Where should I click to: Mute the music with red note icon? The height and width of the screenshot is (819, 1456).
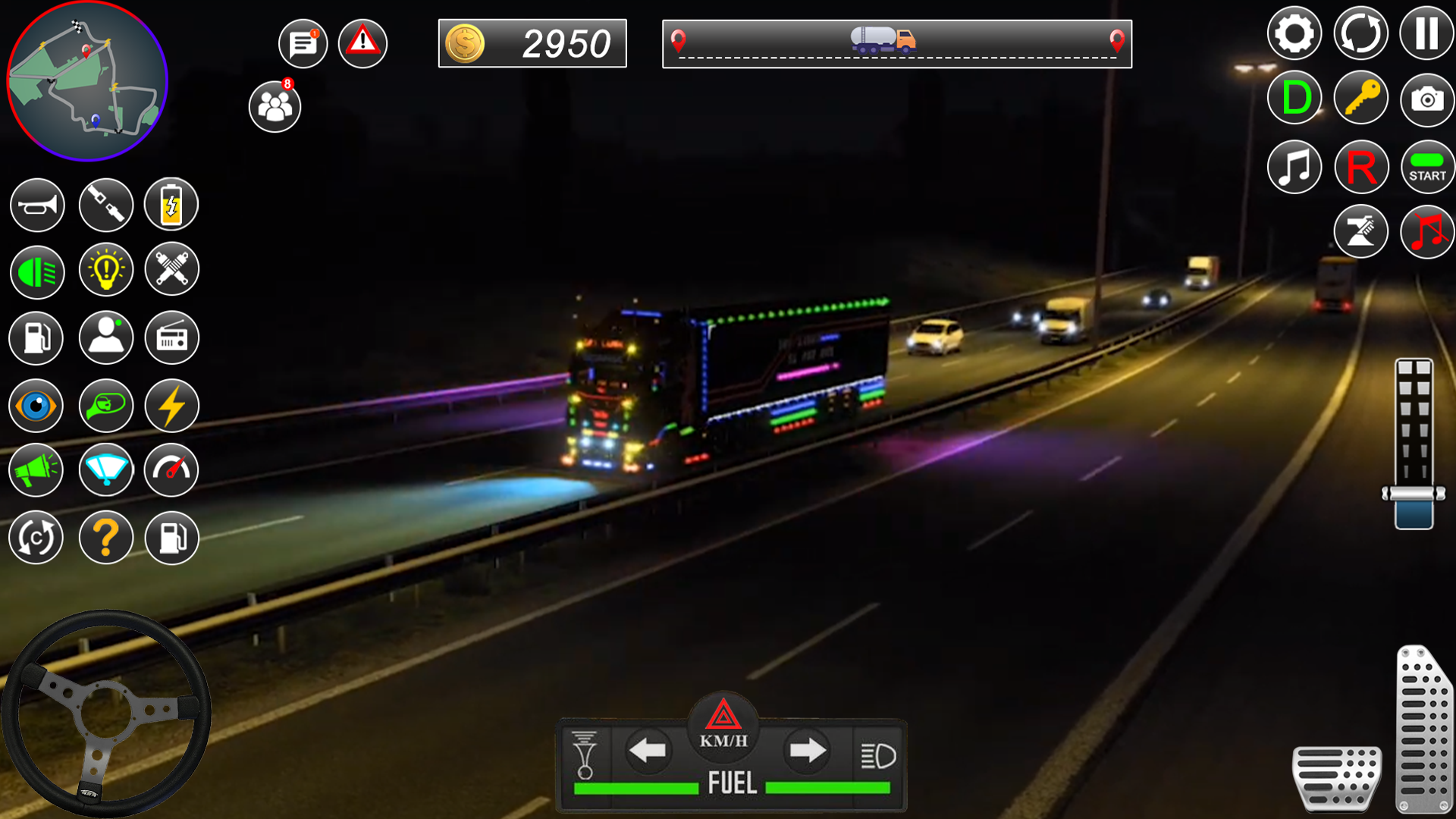tap(1426, 231)
